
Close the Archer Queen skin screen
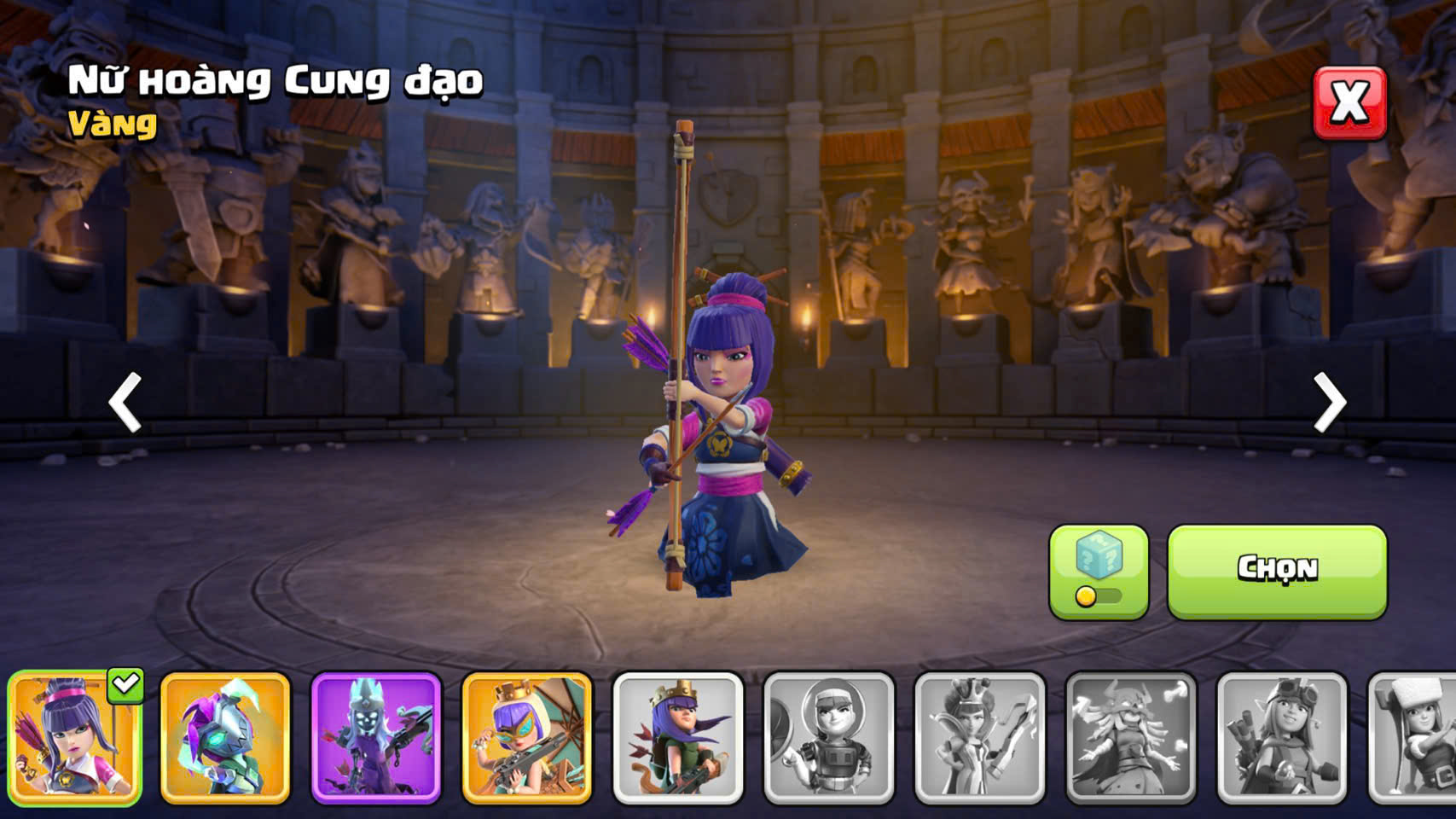click(x=1349, y=103)
